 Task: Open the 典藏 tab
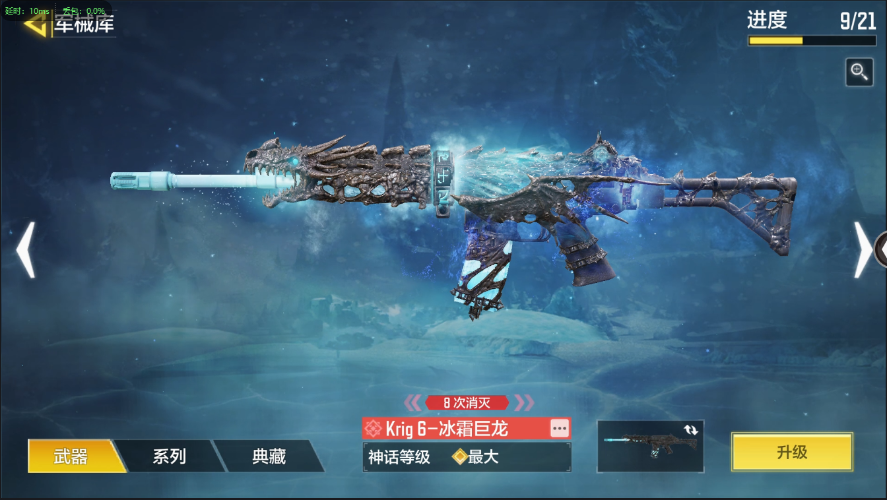pyautogui.click(x=268, y=456)
